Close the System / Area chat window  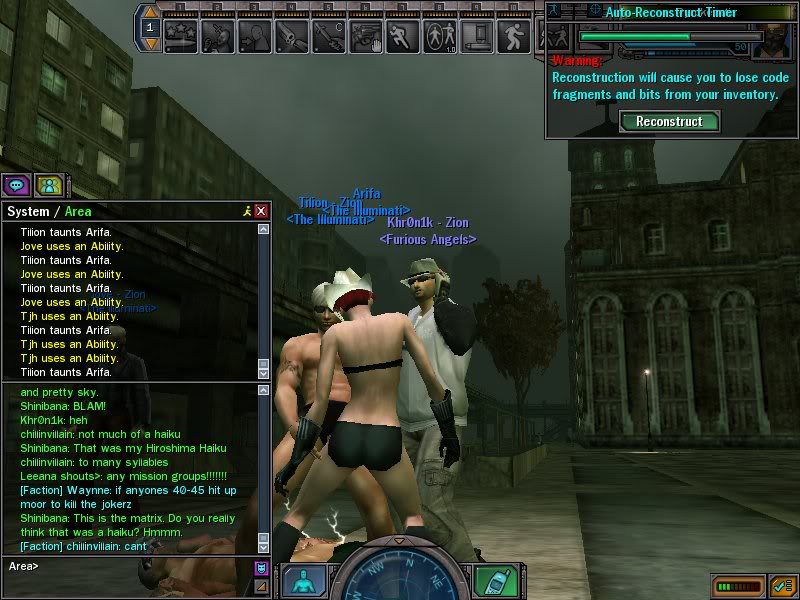pos(261,211)
